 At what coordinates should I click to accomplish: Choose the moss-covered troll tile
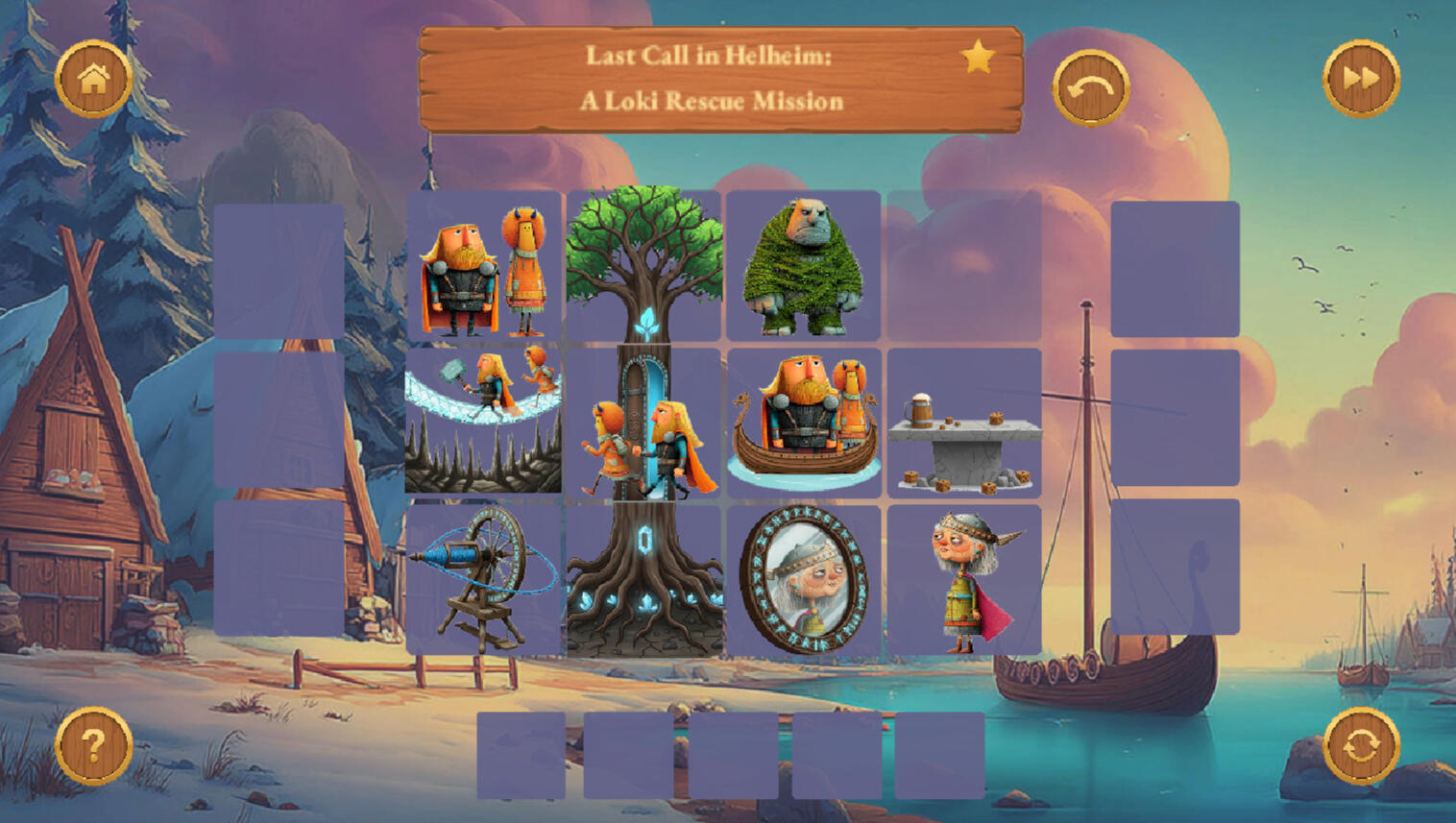pyautogui.click(x=803, y=266)
